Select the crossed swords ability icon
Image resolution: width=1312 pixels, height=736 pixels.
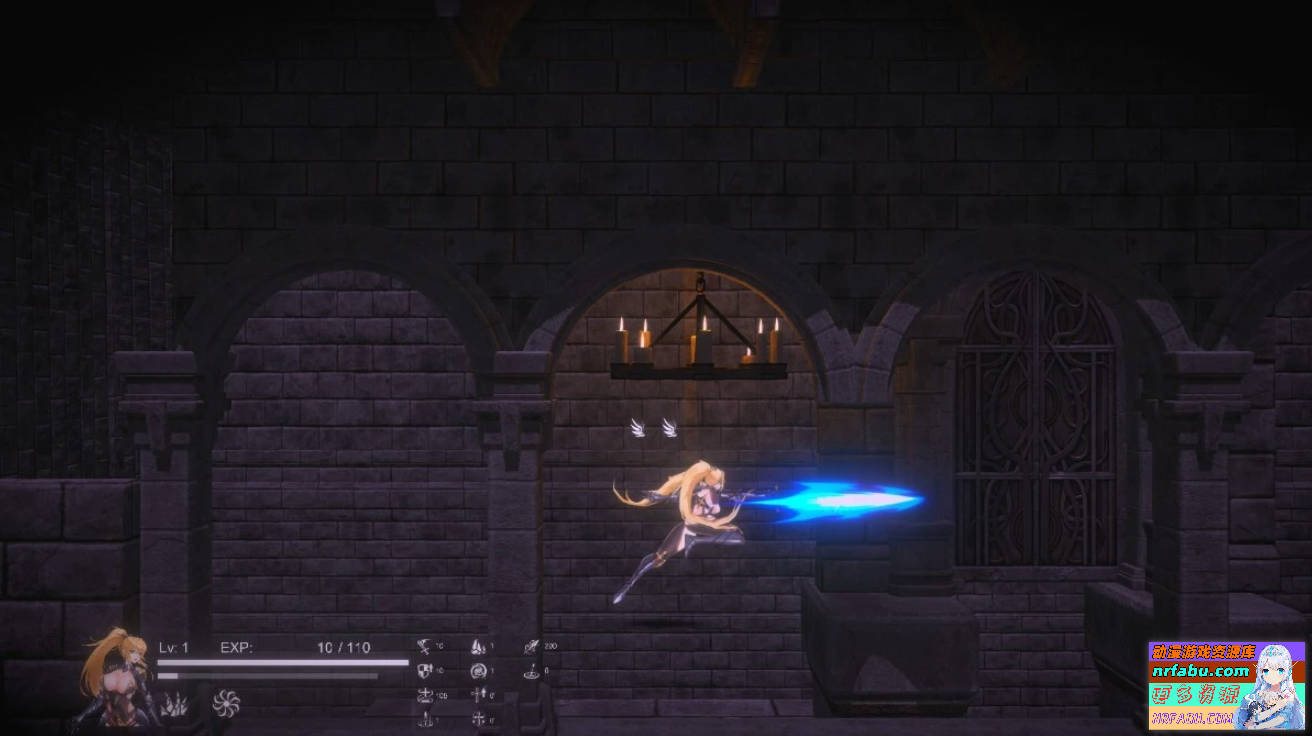(x=424, y=646)
